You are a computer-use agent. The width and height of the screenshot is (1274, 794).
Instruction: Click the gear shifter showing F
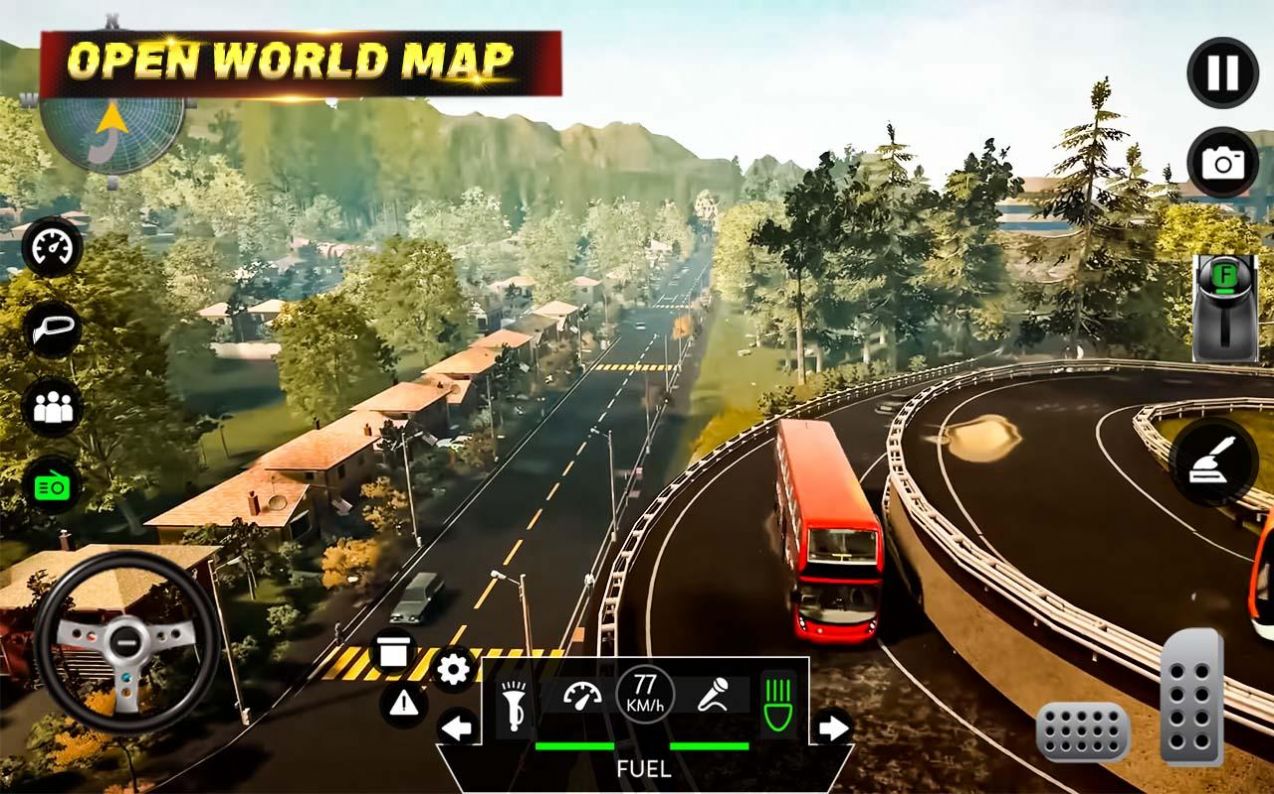[1224, 308]
